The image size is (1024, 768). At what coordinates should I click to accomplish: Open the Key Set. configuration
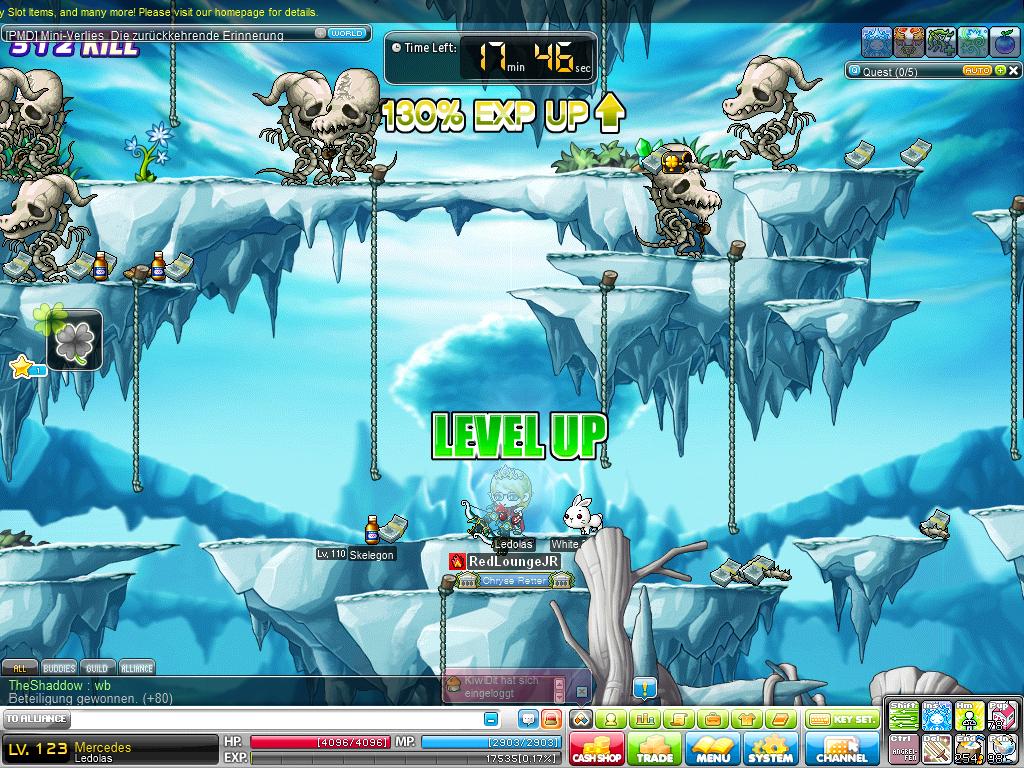click(x=841, y=719)
